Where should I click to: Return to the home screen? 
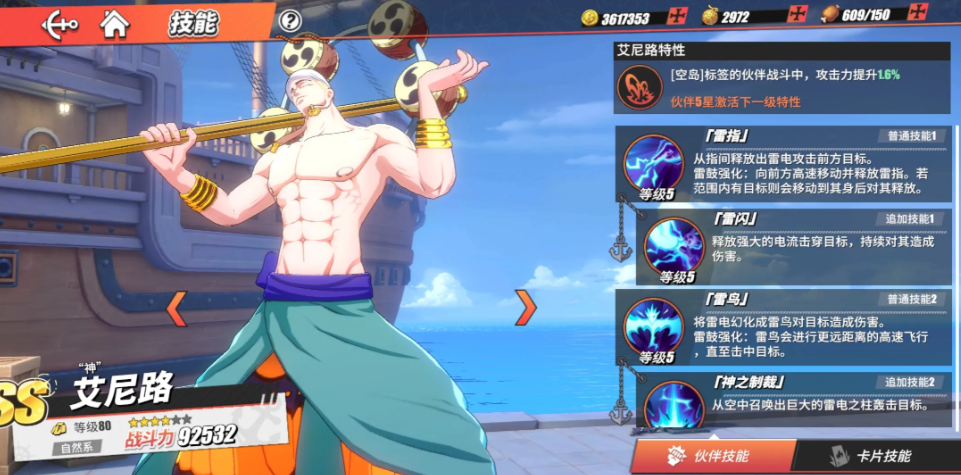[116, 23]
